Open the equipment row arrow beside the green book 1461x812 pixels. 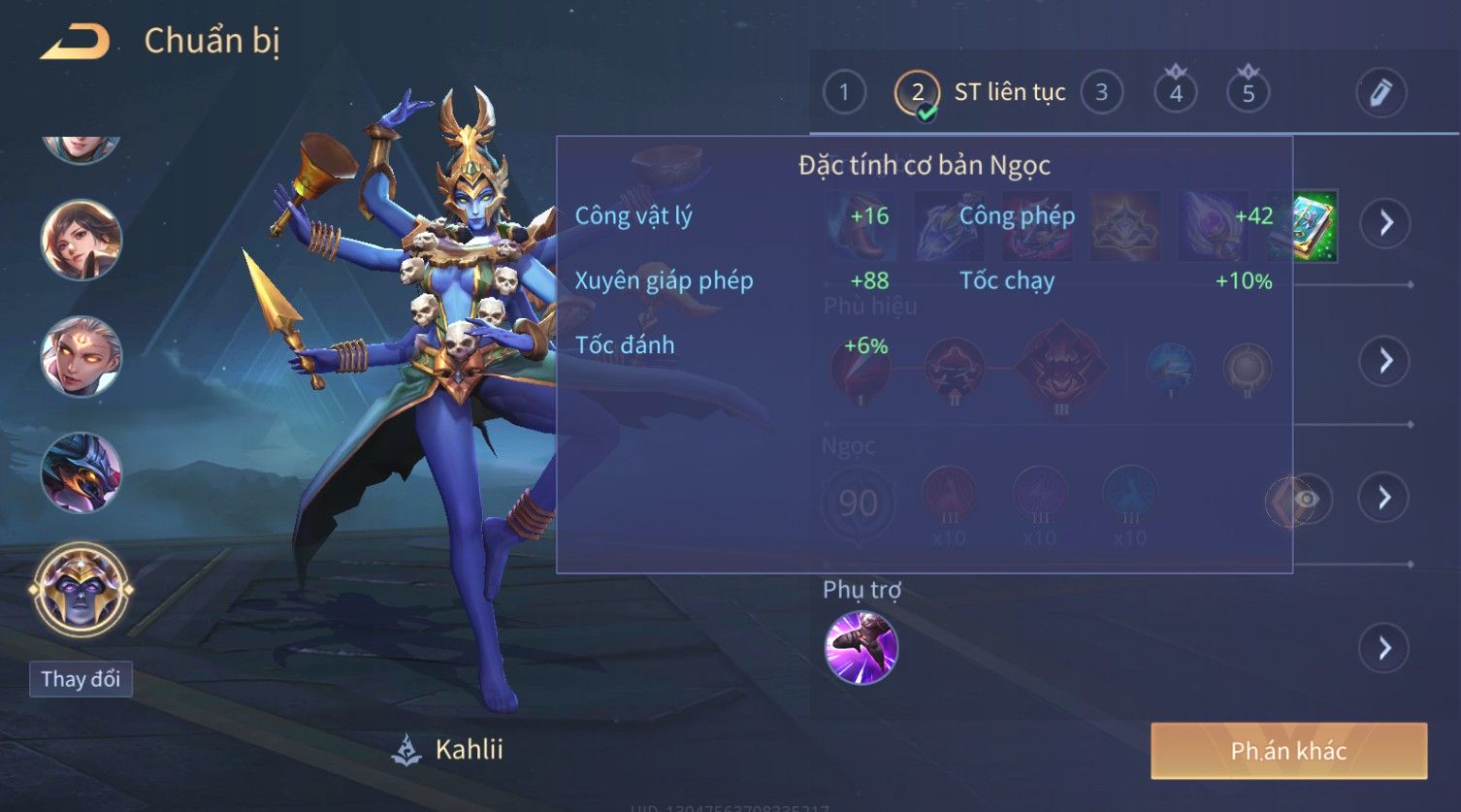(1385, 223)
